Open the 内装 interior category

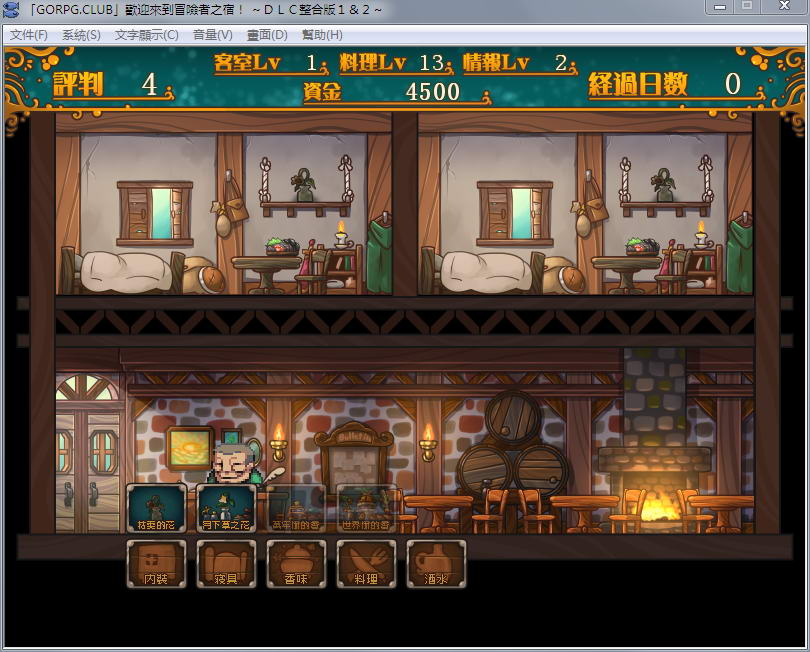click(156, 563)
